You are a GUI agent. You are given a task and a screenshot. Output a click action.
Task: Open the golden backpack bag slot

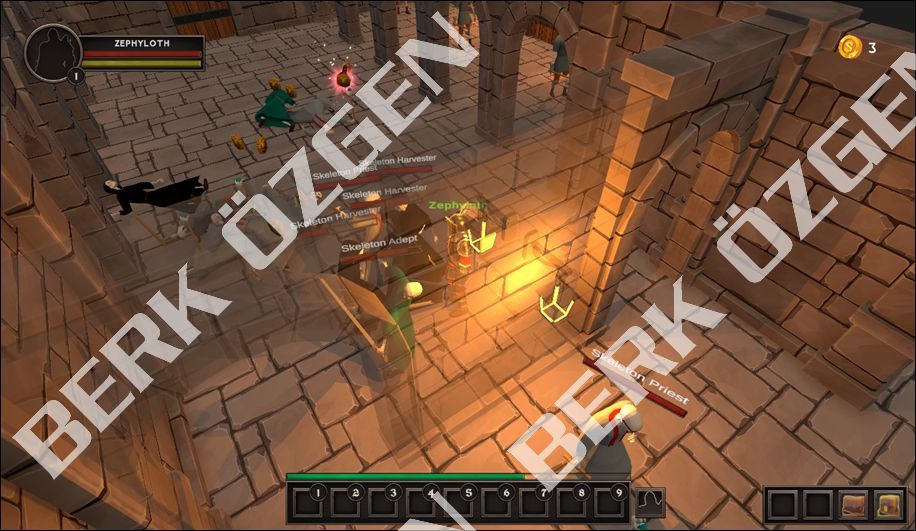(887, 504)
